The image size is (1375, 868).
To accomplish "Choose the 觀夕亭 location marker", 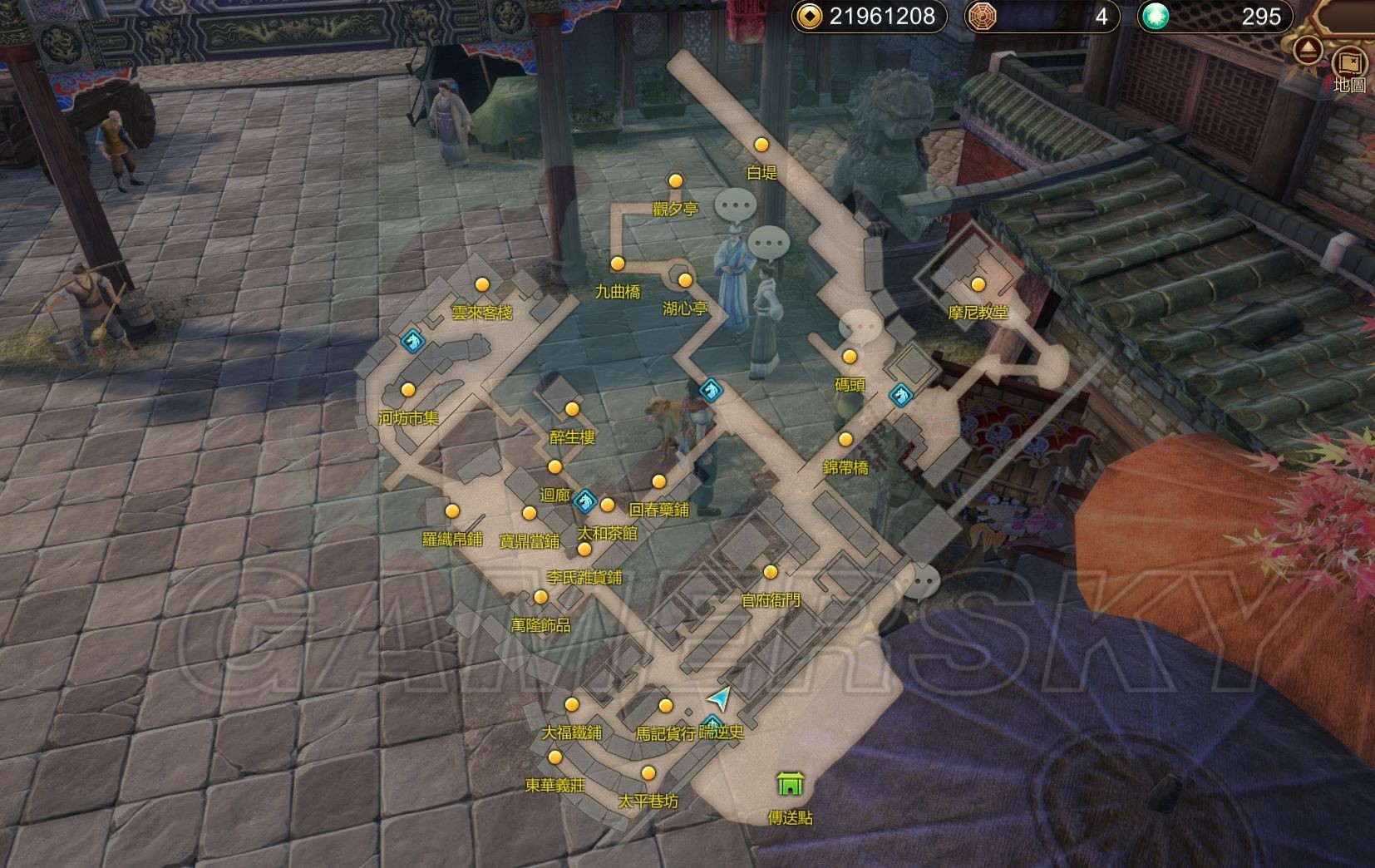I will click(675, 181).
